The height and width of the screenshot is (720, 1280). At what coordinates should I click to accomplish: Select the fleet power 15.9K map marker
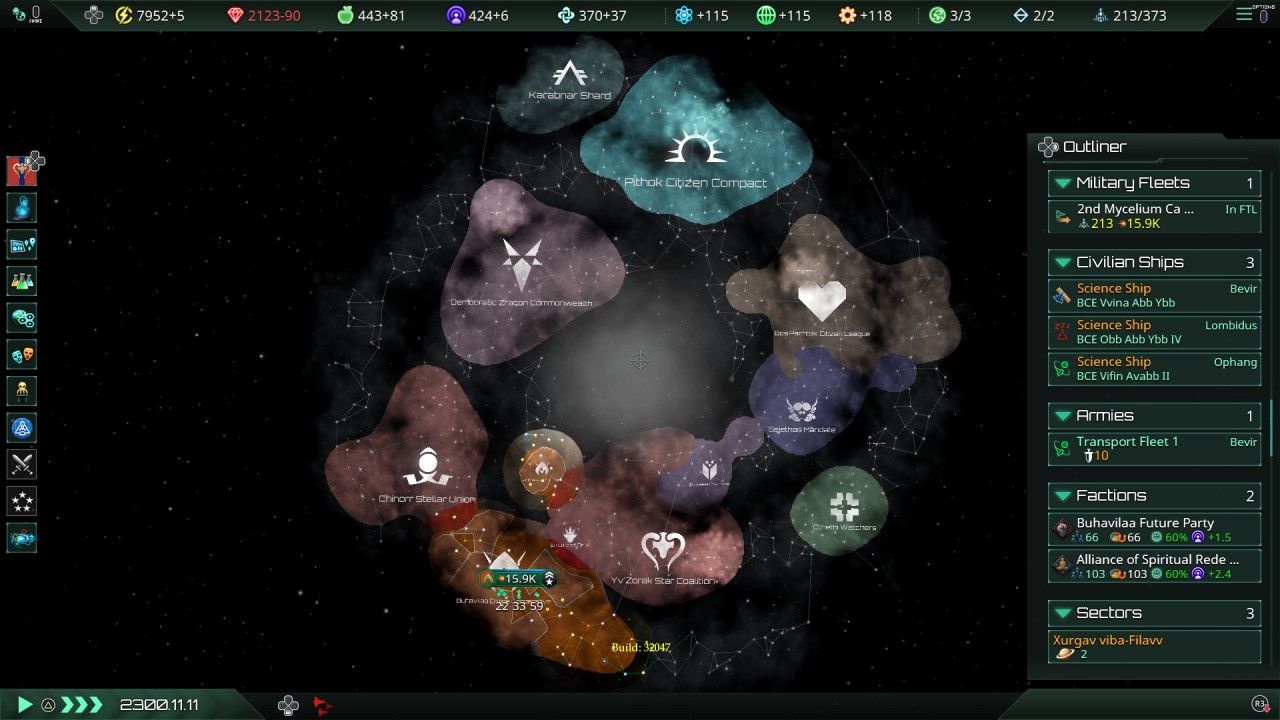click(x=516, y=578)
